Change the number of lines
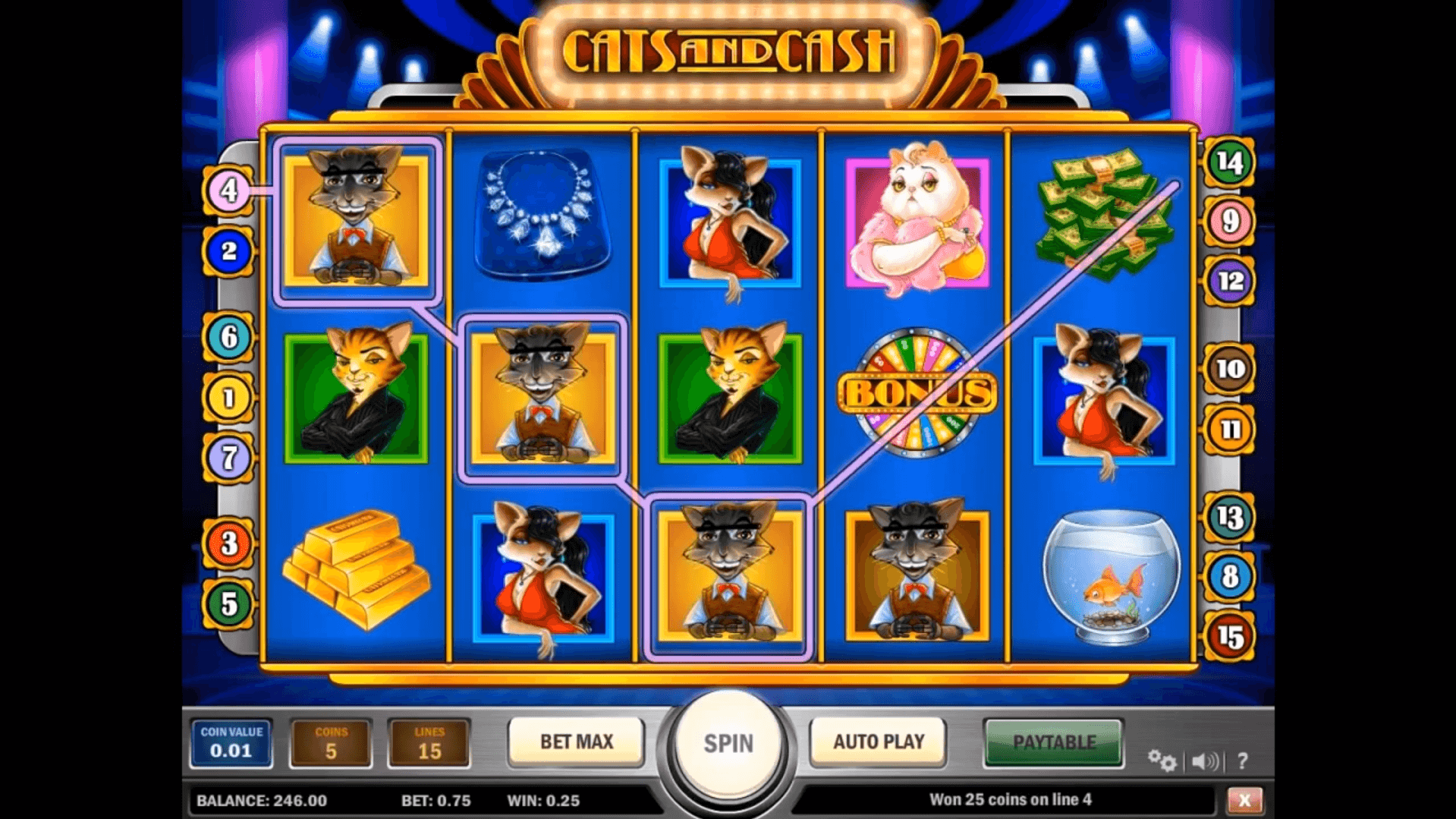The height and width of the screenshot is (819, 1456). pos(429,743)
